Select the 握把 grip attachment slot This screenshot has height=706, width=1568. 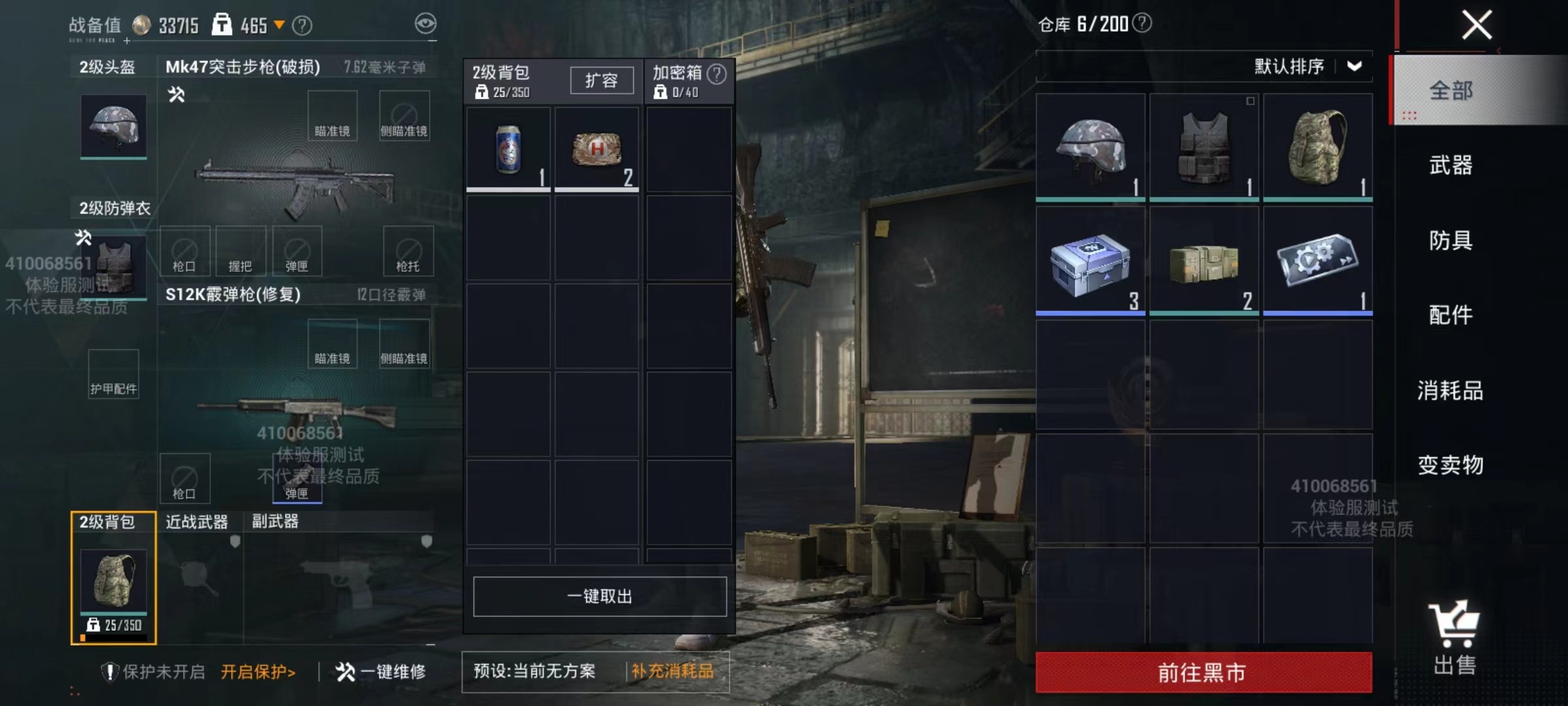pos(242,250)
